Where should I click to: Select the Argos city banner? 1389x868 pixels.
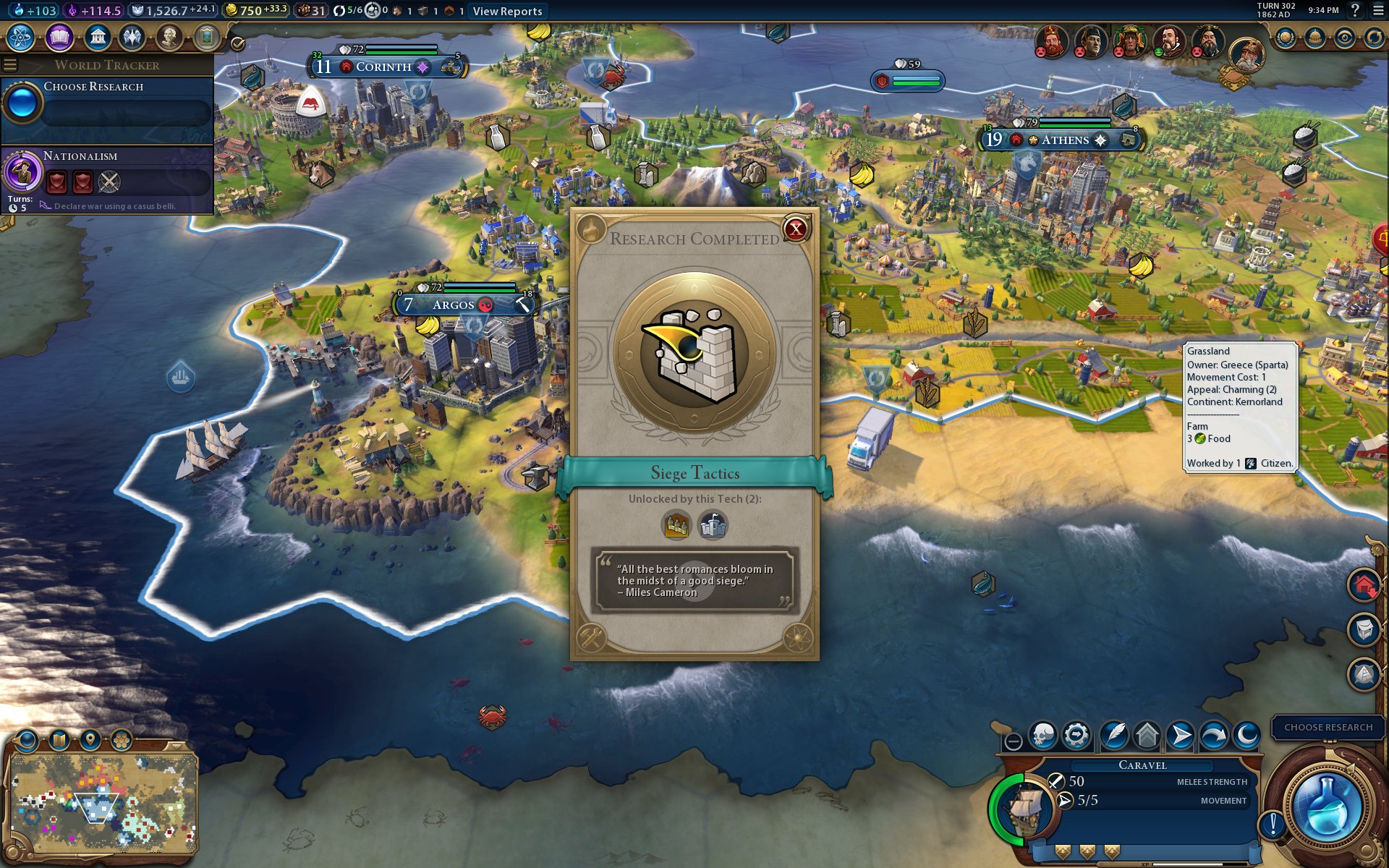tap(453, 305)
